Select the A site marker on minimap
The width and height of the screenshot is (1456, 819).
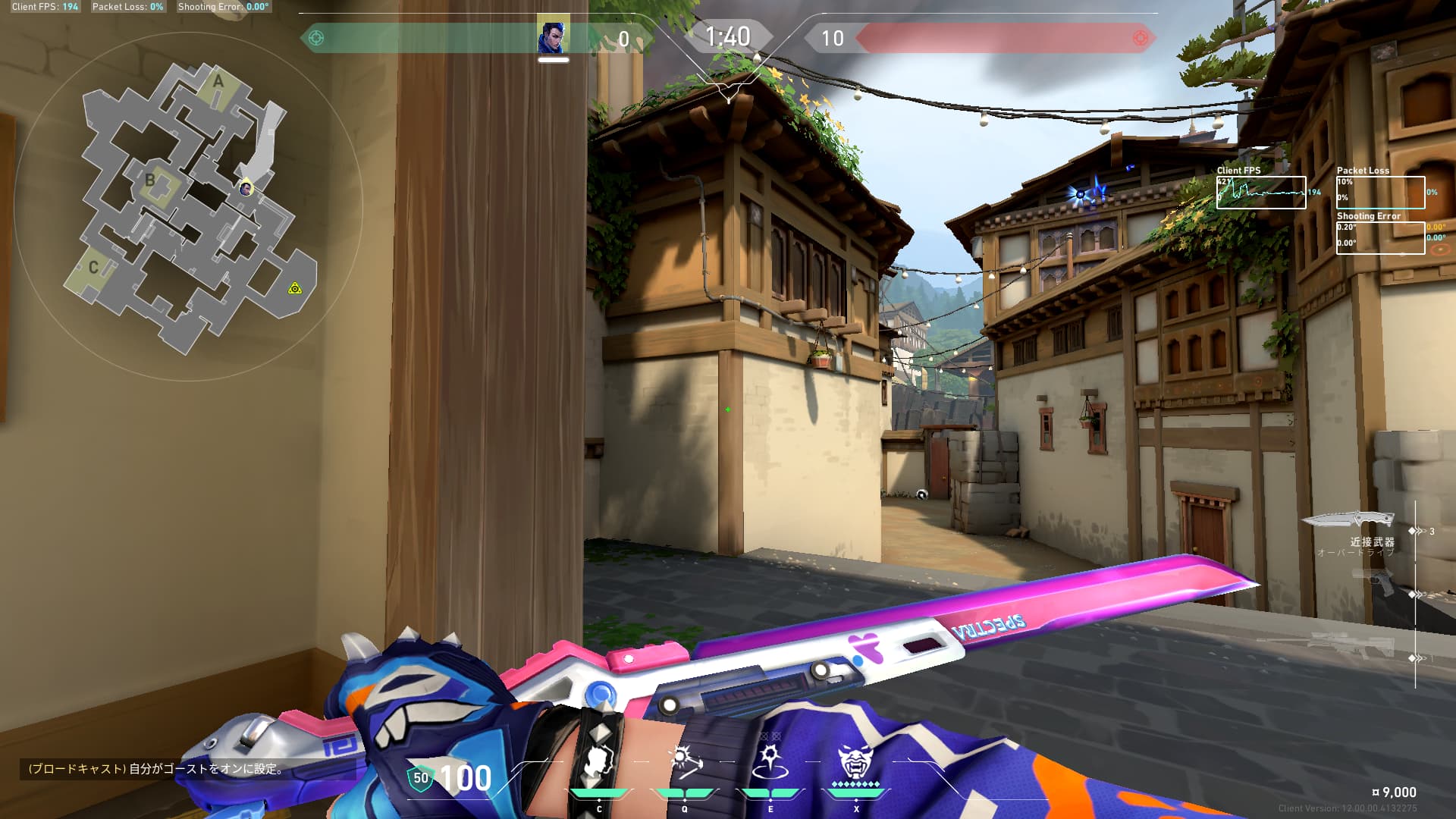pos(218,81)
